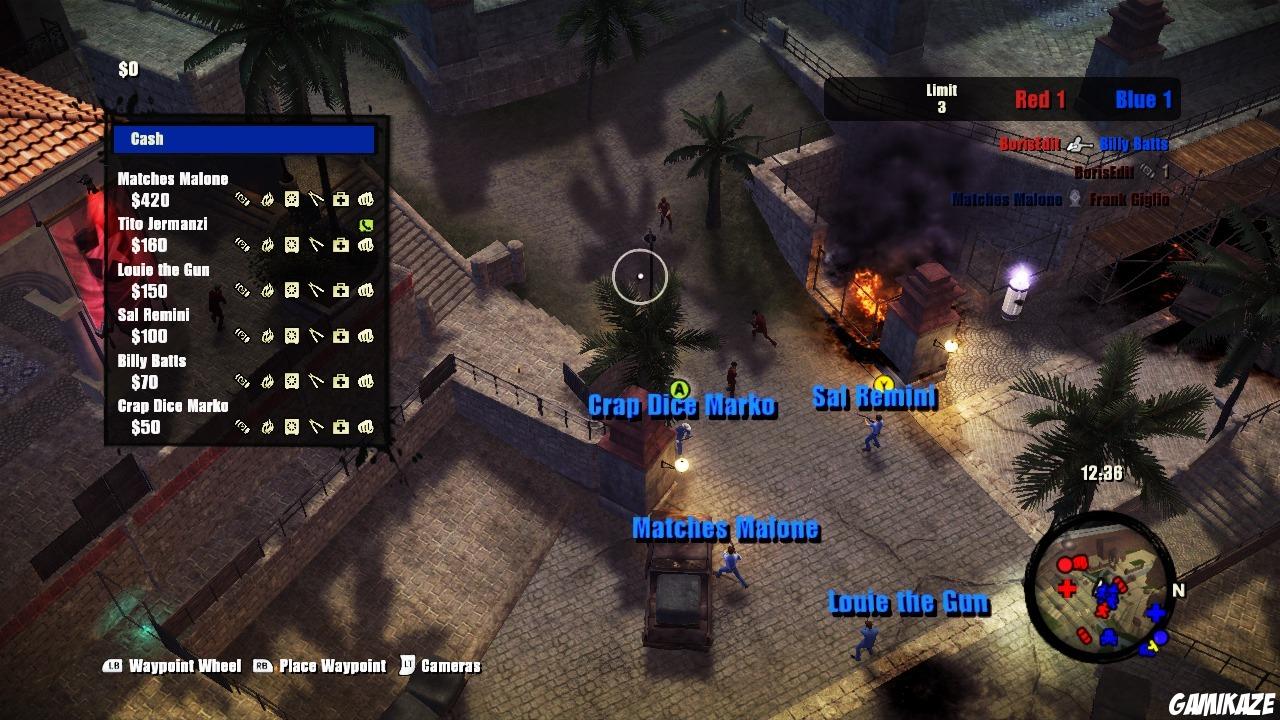Click the blue cross marker on the minimap
Image resolution: width=1280 pixels, height=720 pixels.
point(1156,612)
